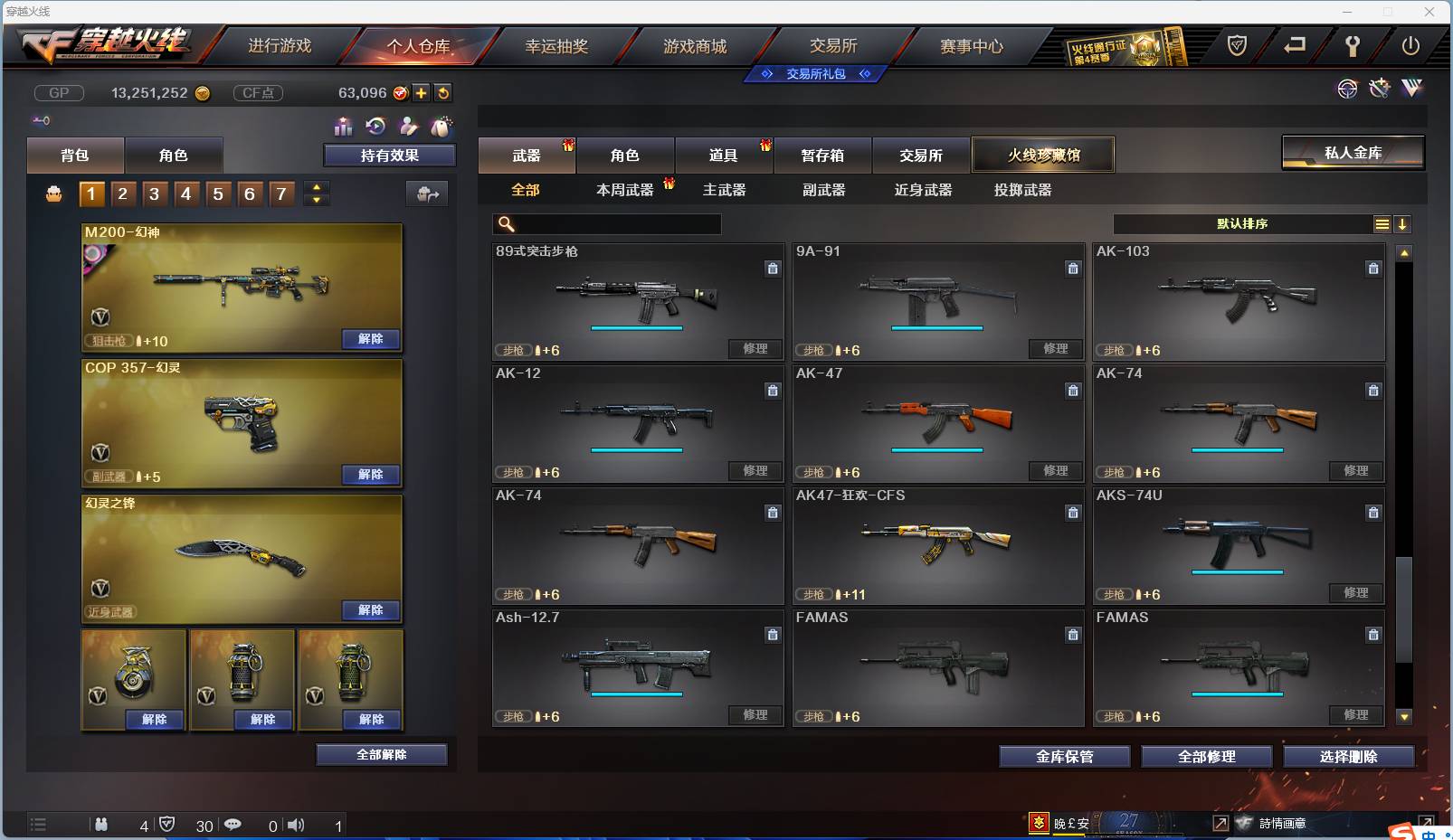1453x840 pixels.
Task: Open the character swap icon above the backpack panel
Action: point(407,127)
